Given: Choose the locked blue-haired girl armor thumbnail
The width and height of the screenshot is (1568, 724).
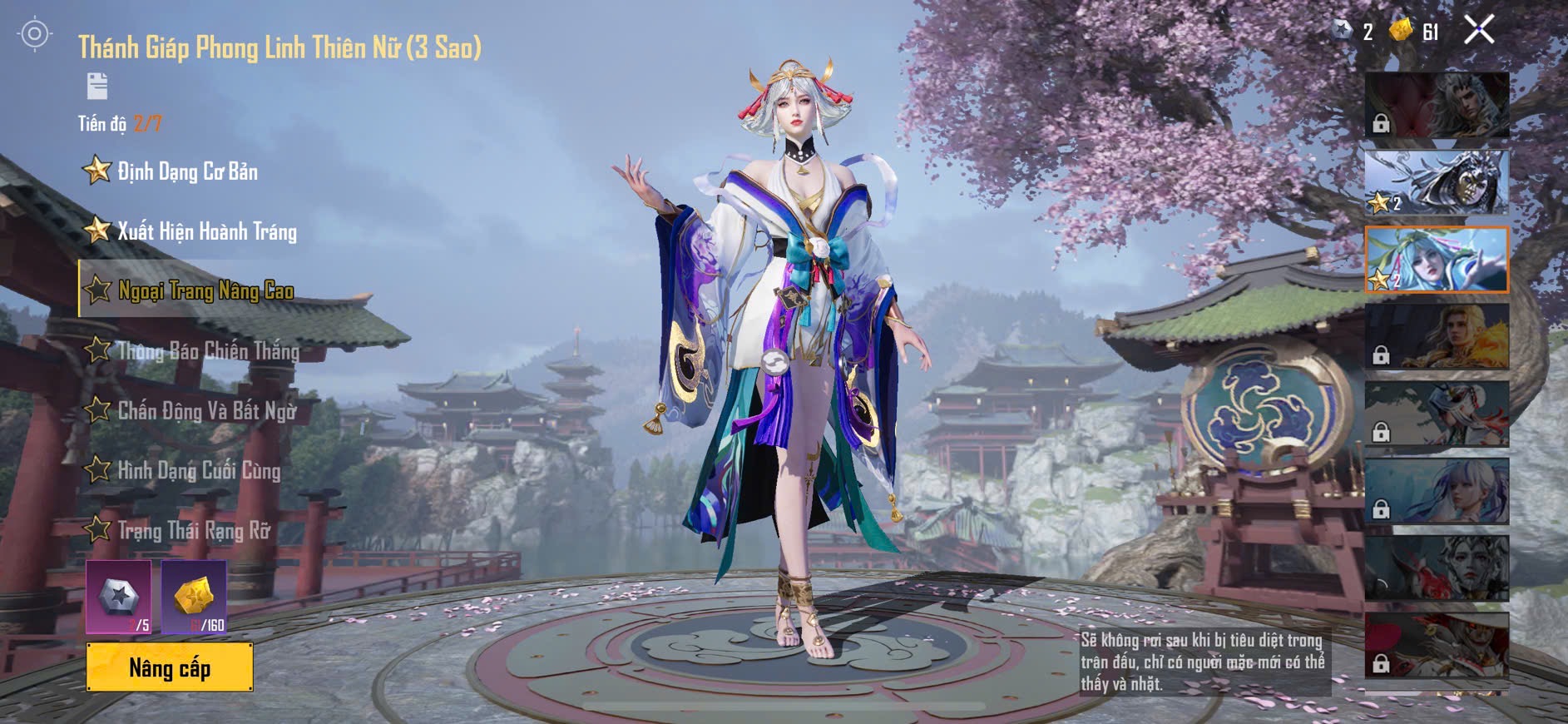Looking at the screenshot, I should pos(1437,491).
